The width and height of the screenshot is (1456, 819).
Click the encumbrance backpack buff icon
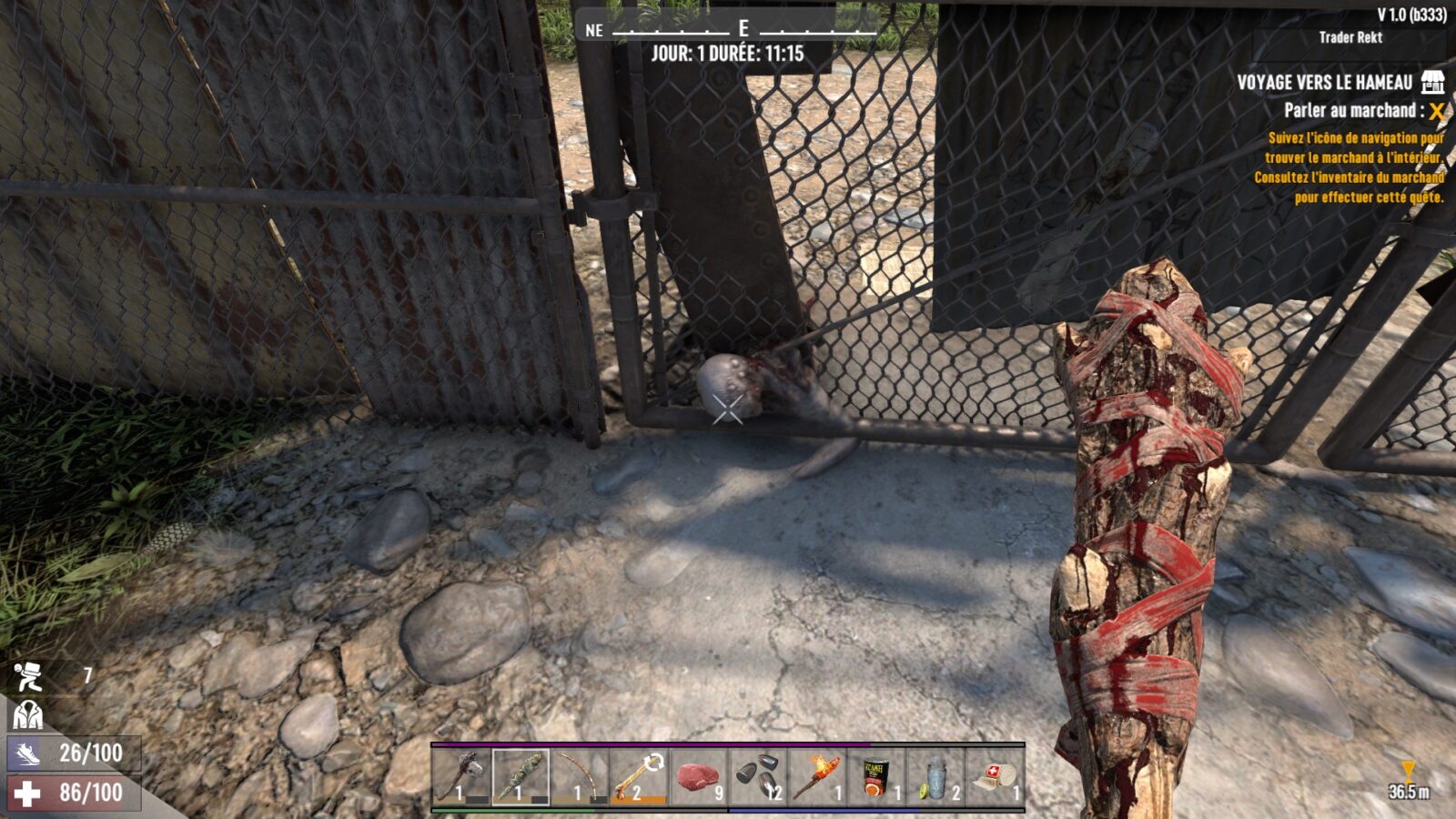27,675
